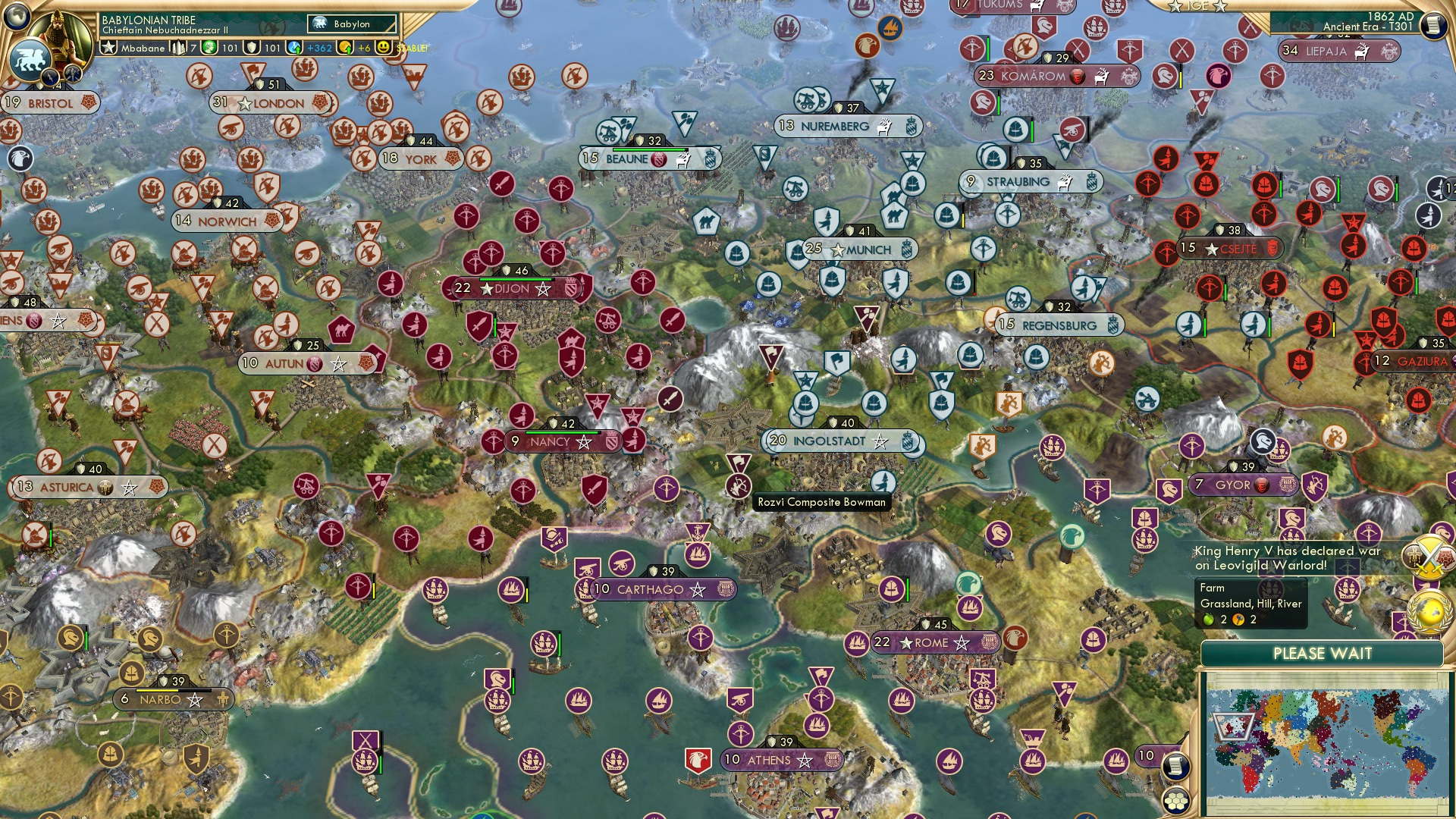Open Rome's city banner
The width and height of the screenshot is (1456, 819).
[x=933, y=642]
